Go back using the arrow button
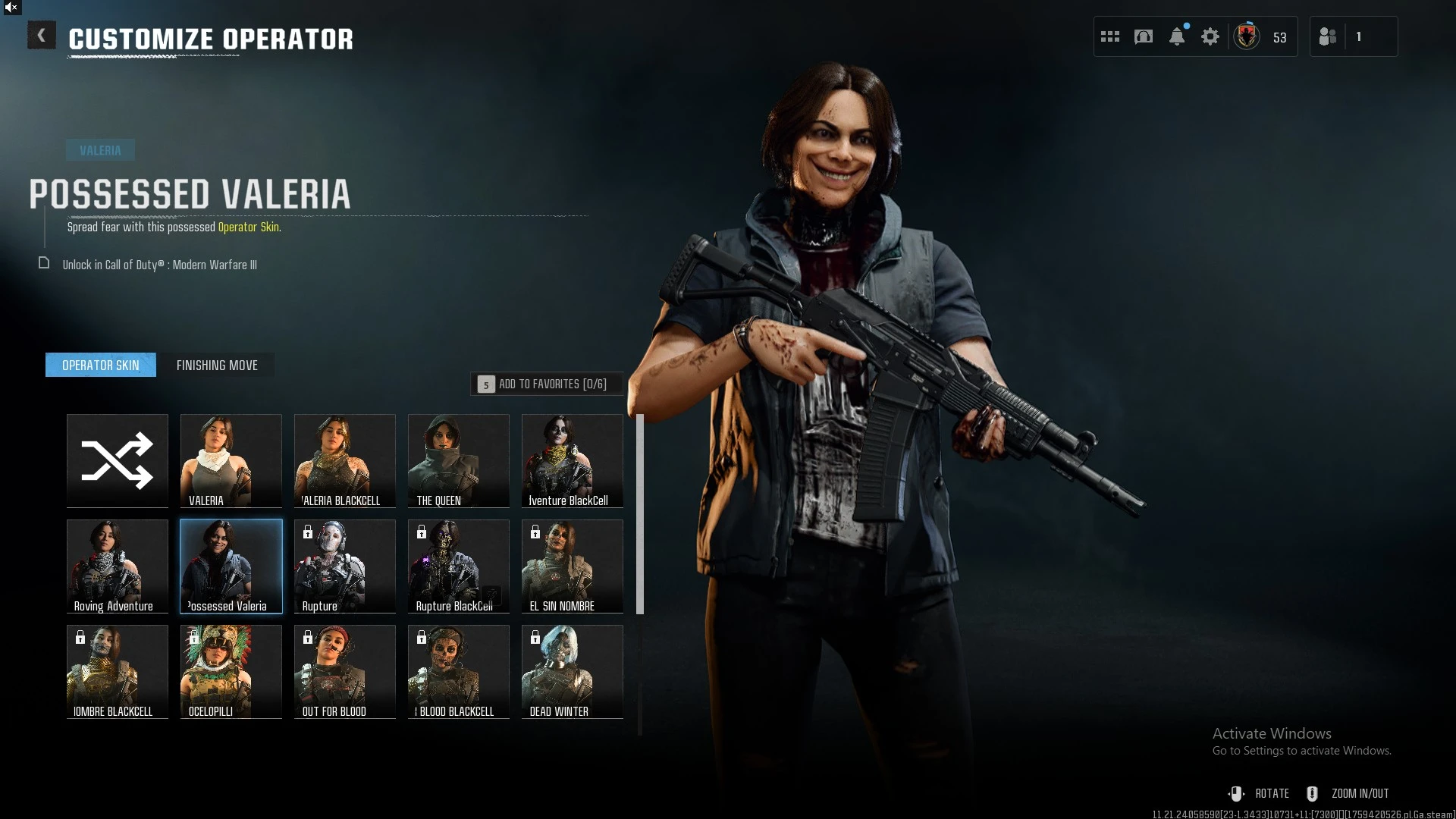Viewport: 1456px width, 819px height. click(42, 36)
